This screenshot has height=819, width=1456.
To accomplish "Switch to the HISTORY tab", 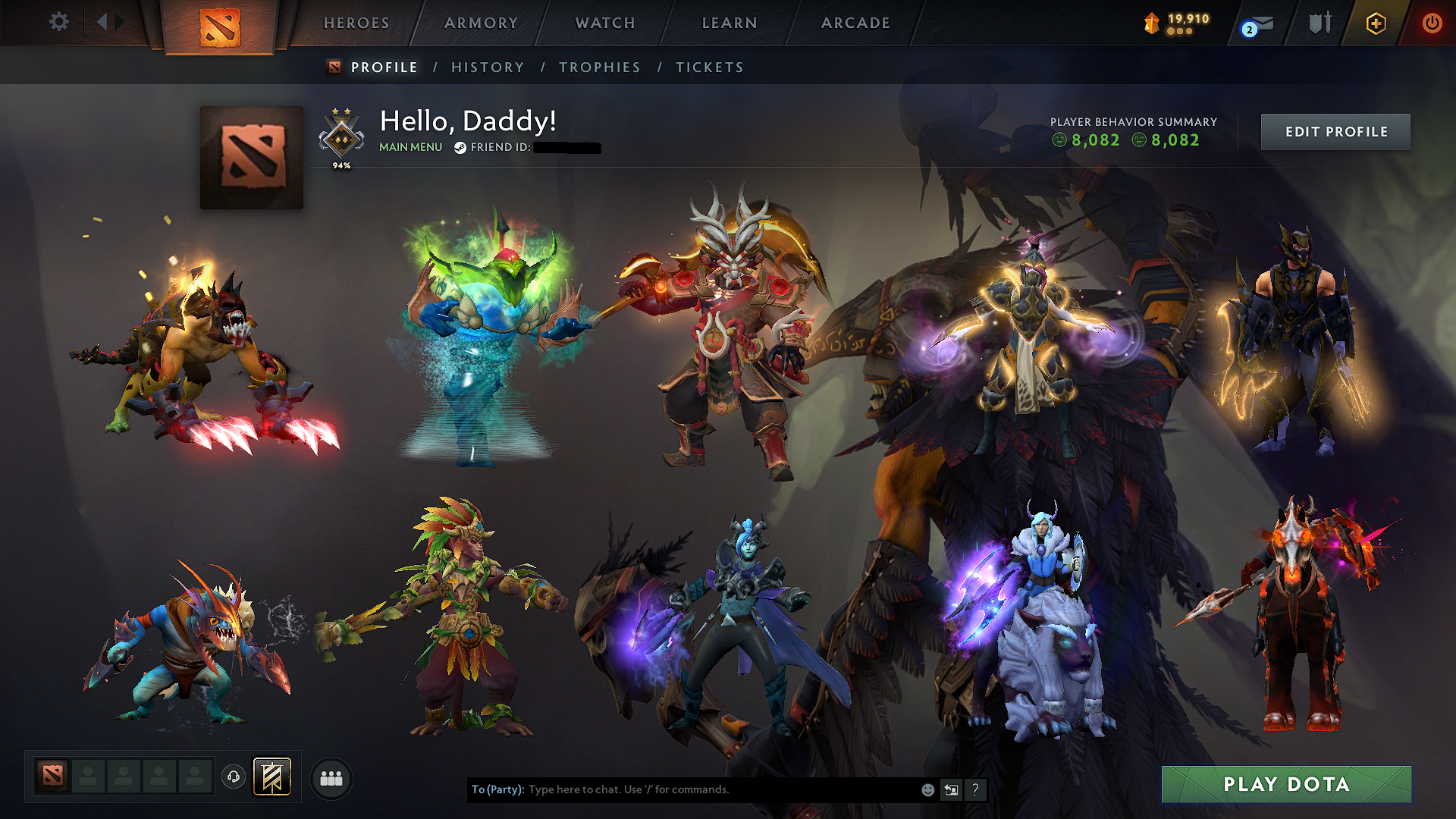I will (488, 67).
